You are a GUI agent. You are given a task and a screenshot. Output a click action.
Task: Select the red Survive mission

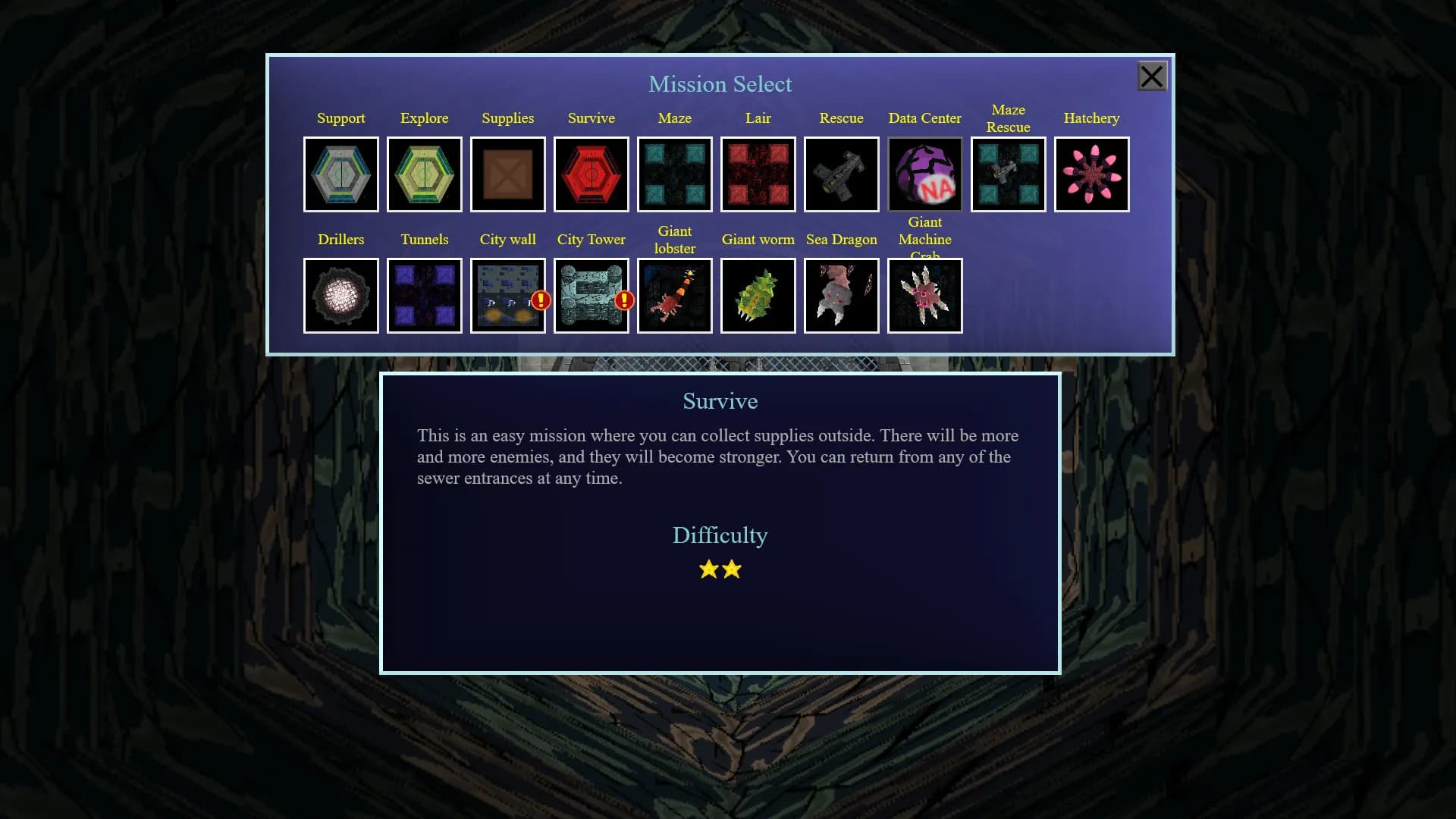pos(591,174)
